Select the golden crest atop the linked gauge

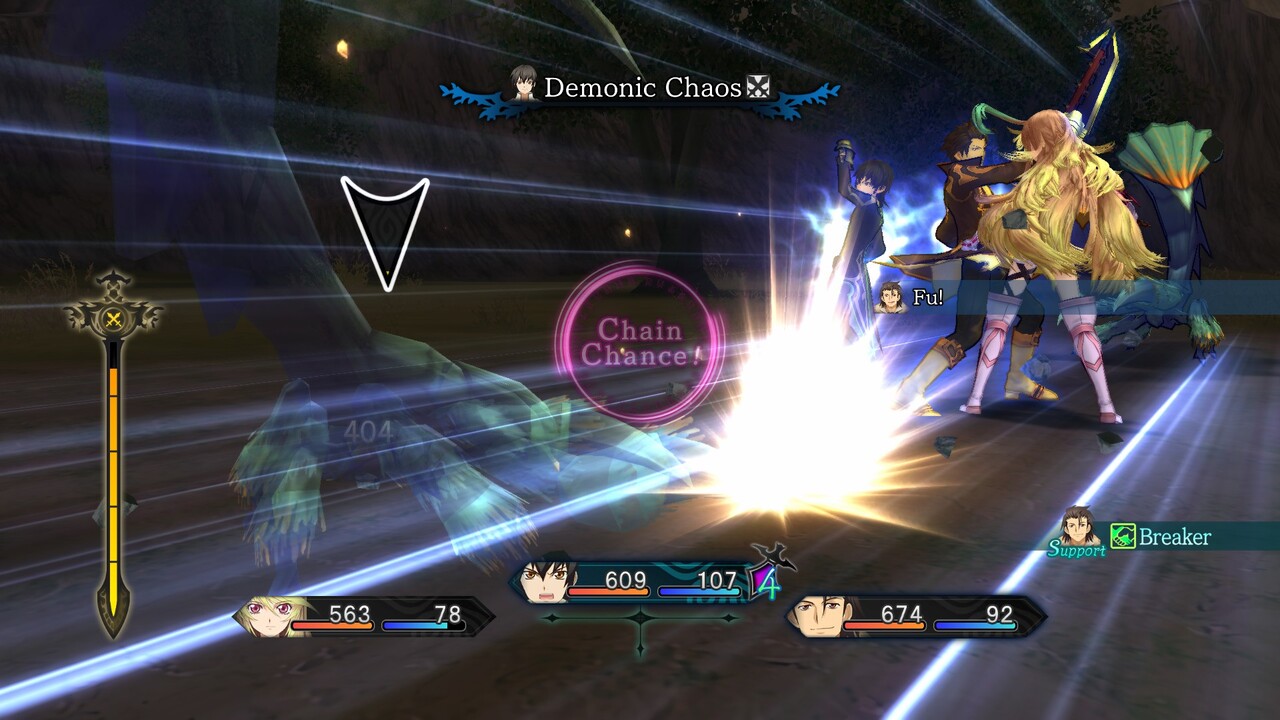pyautogui.click(x=113, y=318)
